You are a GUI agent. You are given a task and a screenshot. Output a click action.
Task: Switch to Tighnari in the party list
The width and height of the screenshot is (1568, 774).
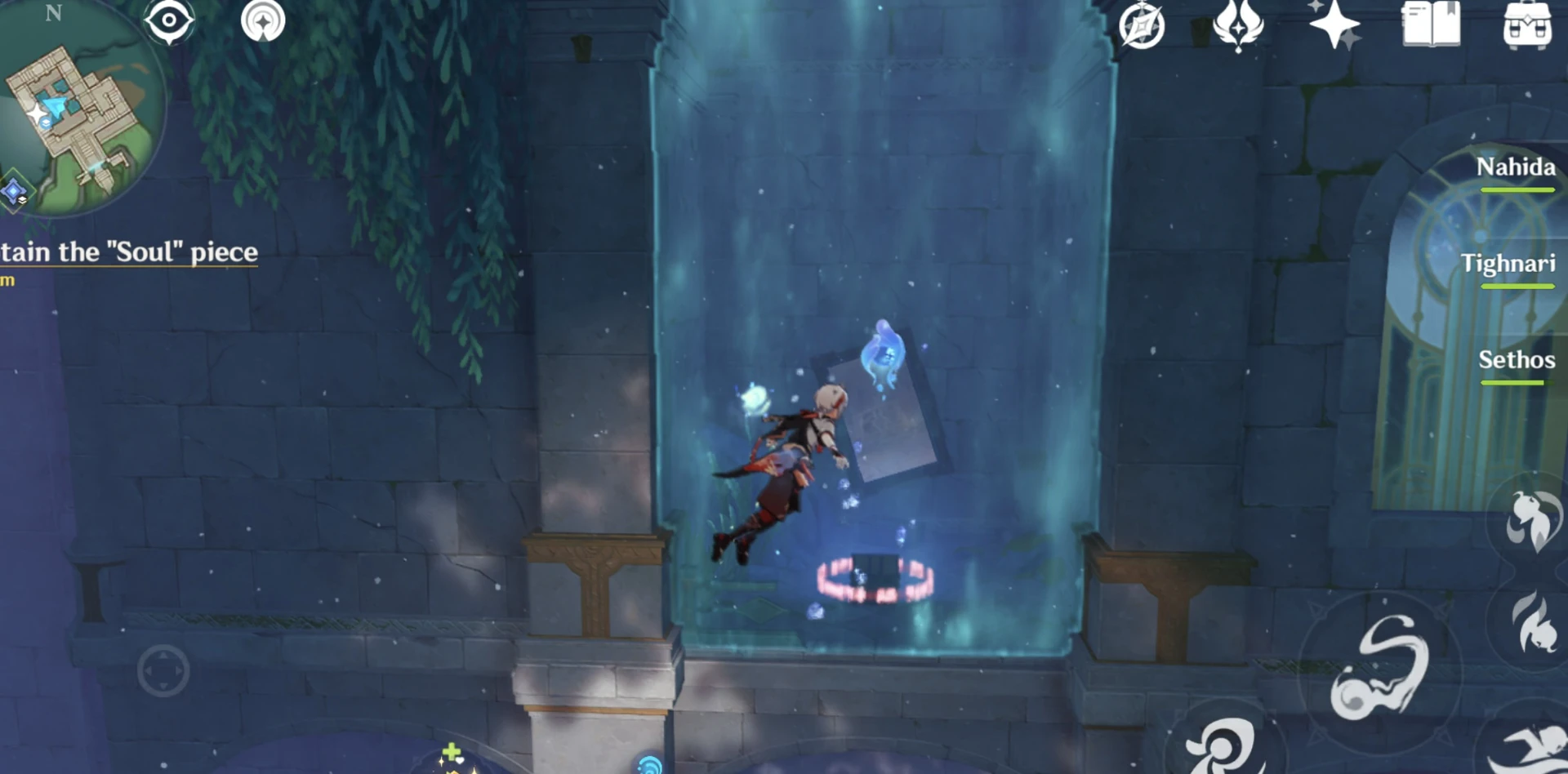tap(1510, 264)
